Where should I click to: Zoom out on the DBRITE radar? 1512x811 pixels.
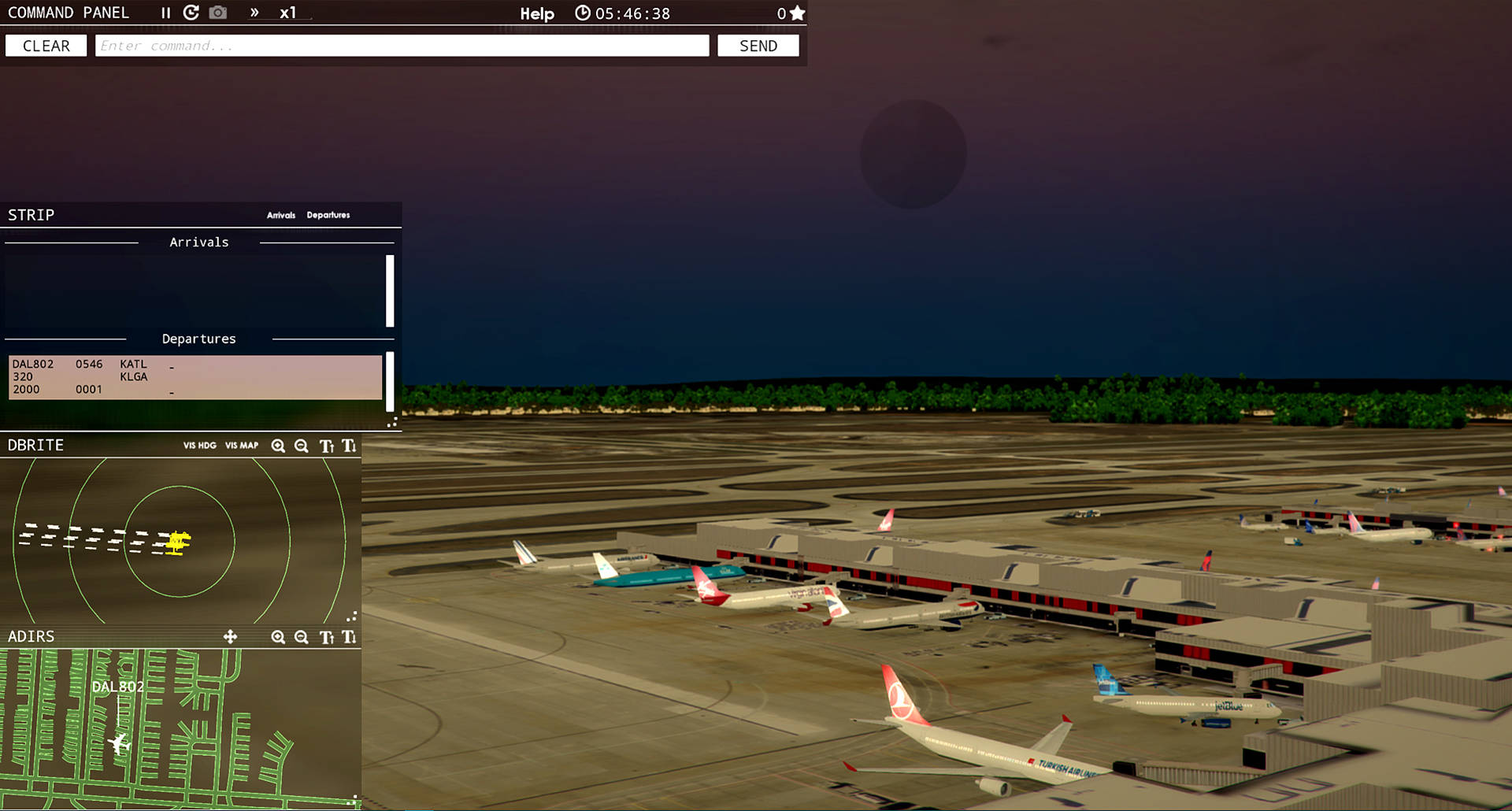point(302,446)
